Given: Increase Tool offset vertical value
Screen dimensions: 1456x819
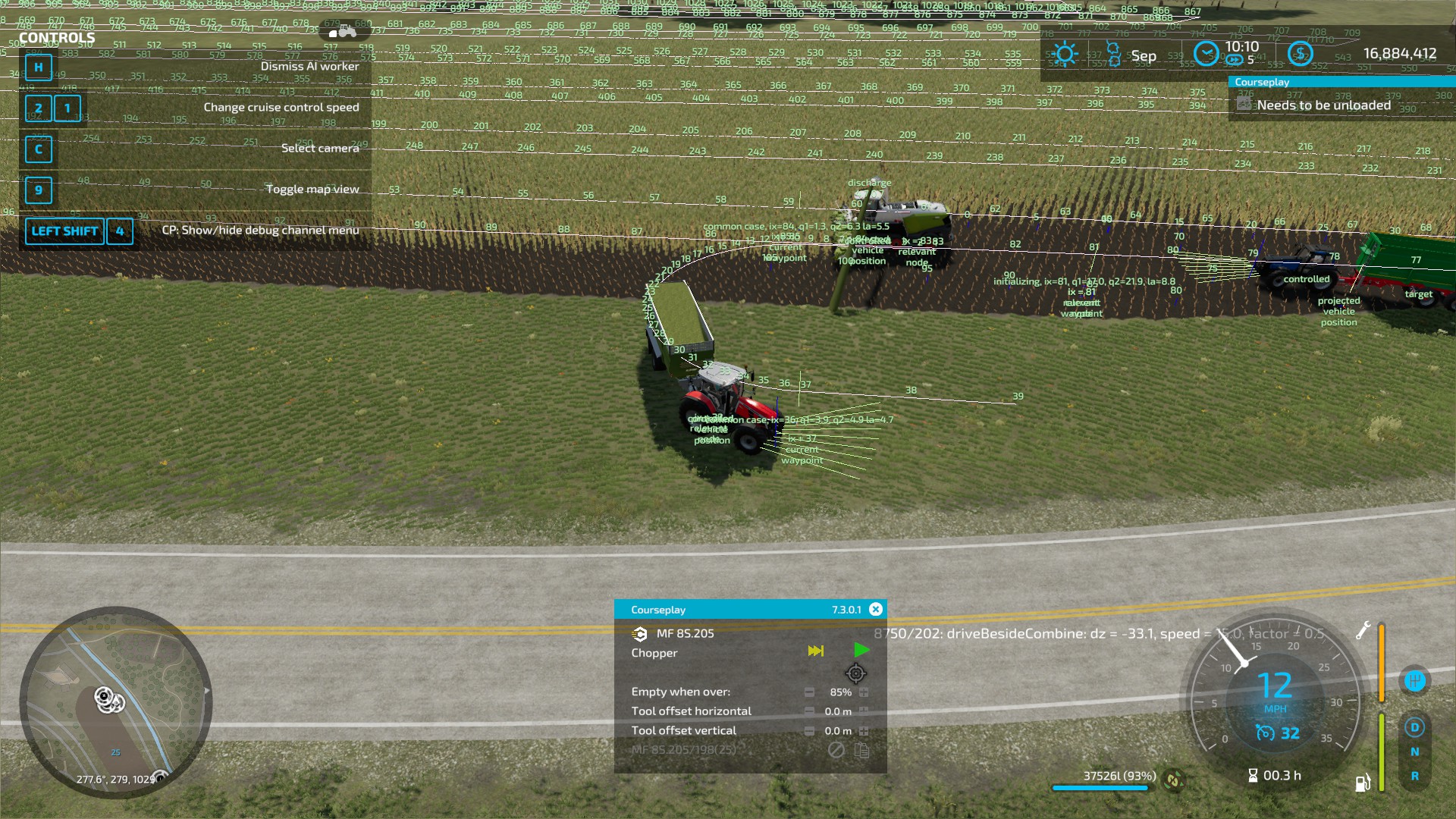Looking at the screenshot, I should tap(864, 730).
